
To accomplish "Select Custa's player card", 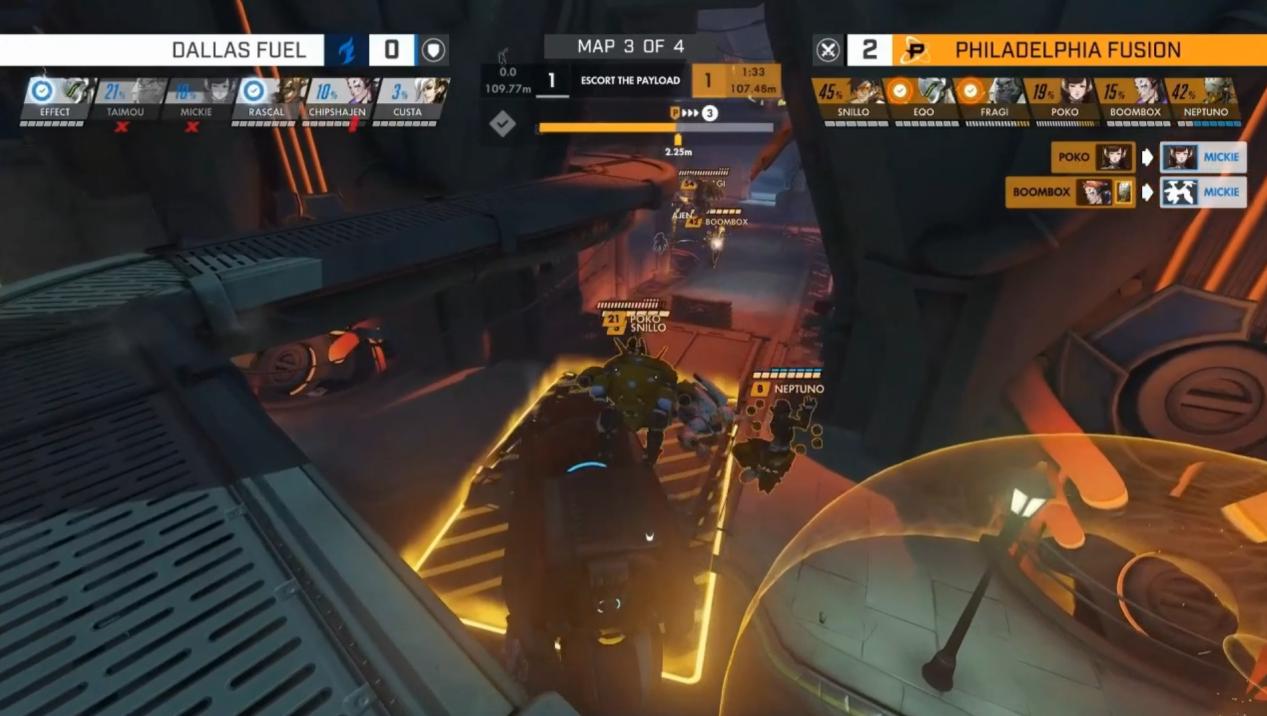I will point(410,101).
